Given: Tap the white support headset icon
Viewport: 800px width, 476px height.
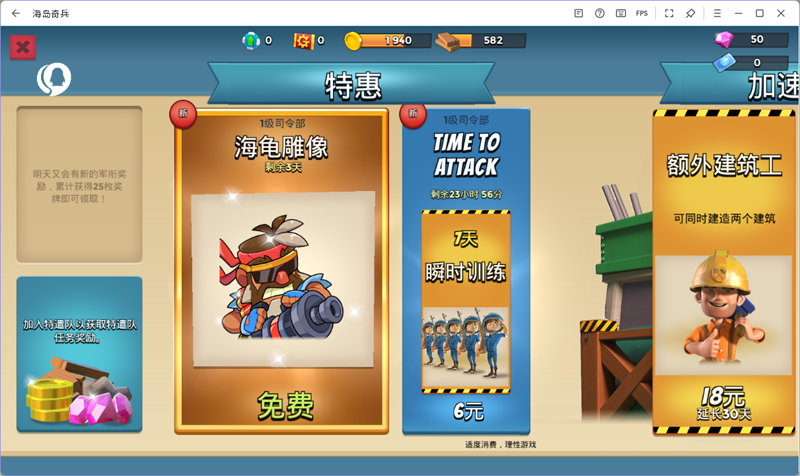Looking at the screenshot, I should (x=53, y=78).
